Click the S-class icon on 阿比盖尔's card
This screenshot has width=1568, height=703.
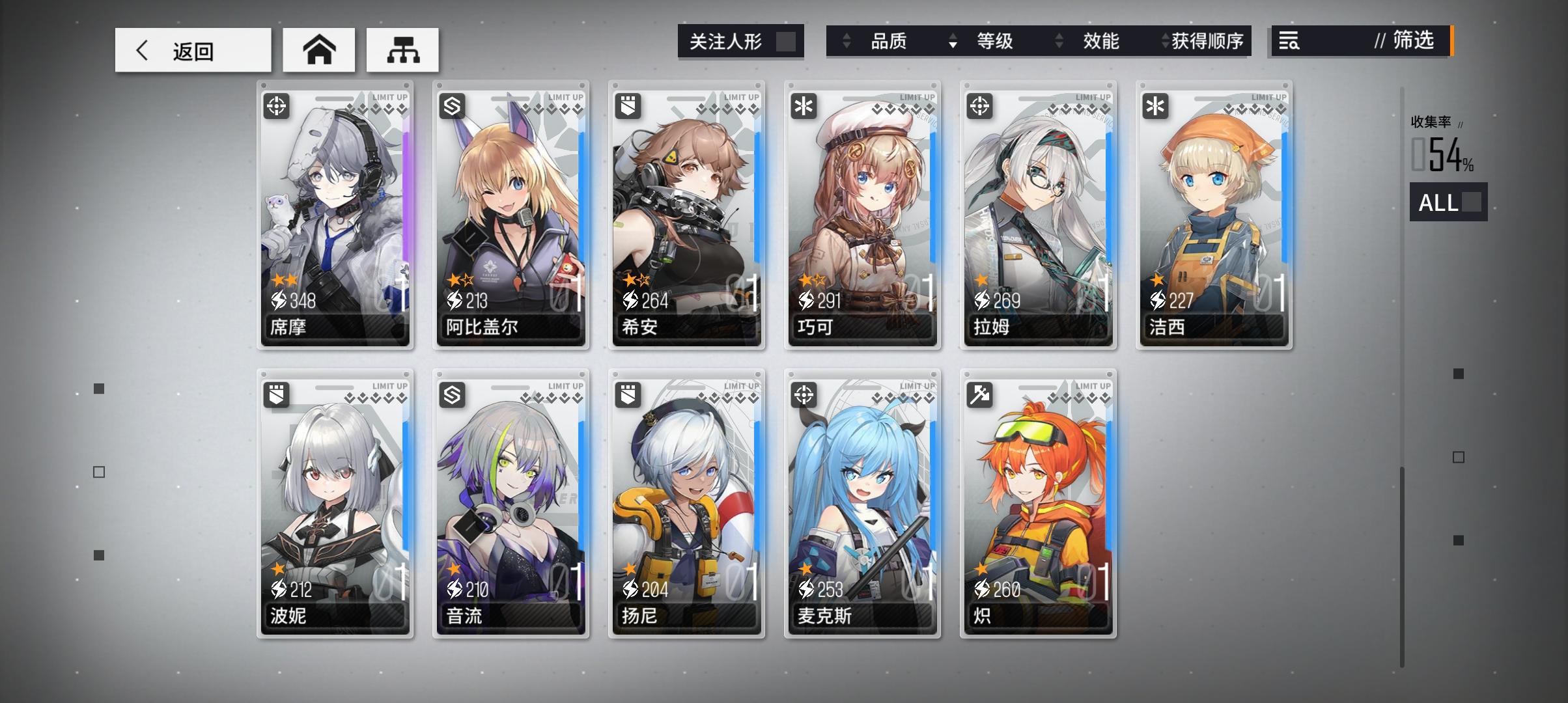pos(453,105)
